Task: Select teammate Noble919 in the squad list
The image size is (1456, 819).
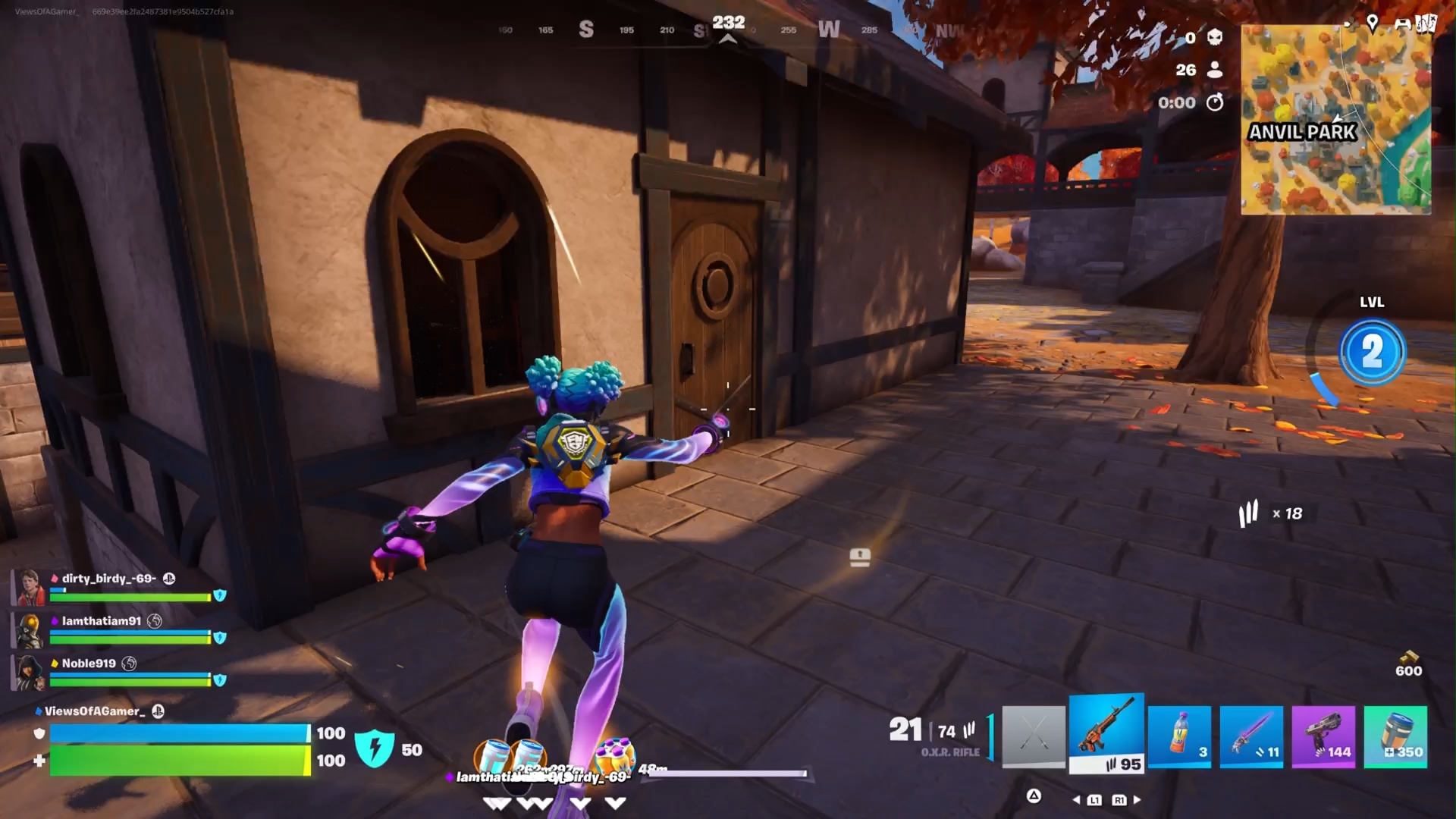Action: coord(89,664)
